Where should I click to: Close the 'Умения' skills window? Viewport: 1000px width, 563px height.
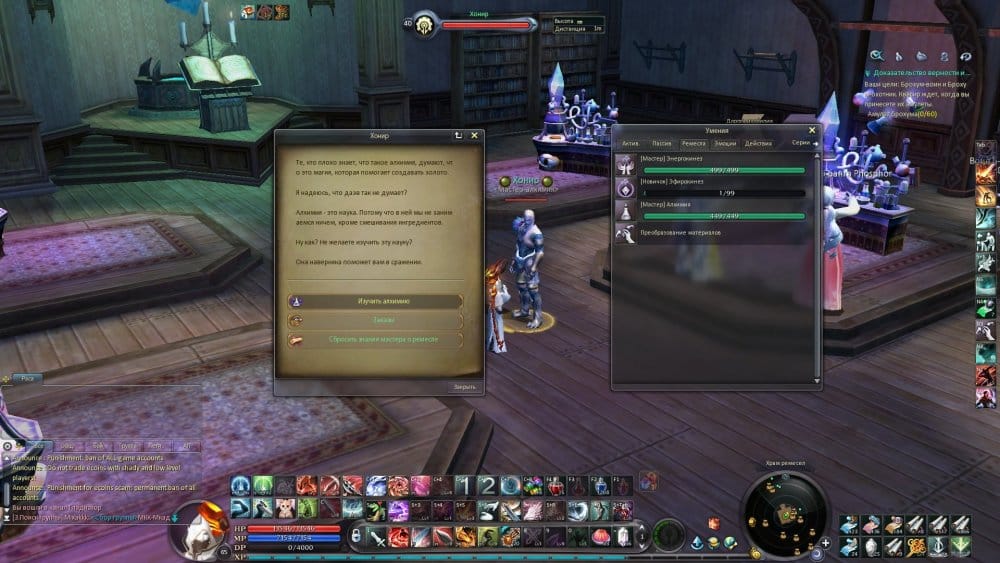point(812,130)
